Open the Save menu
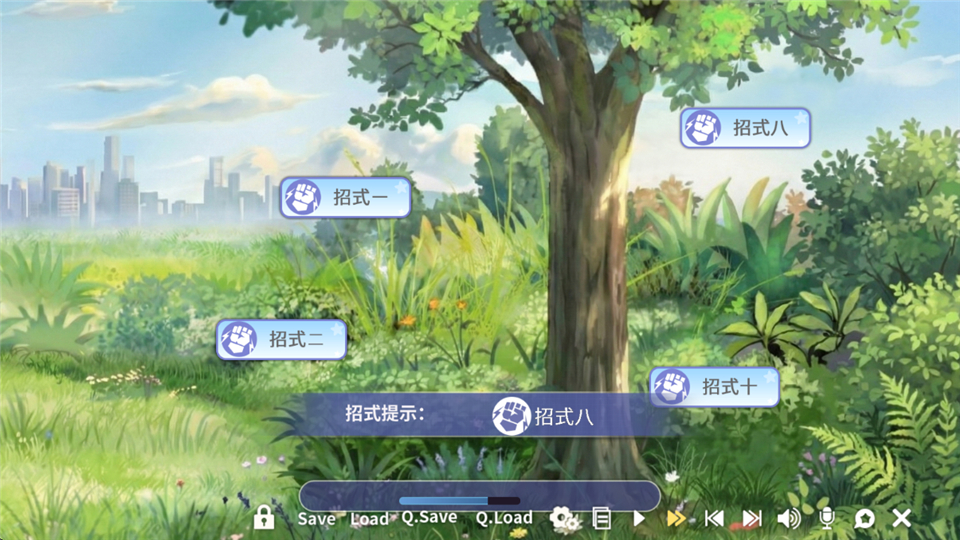 (x=317, y=518)
